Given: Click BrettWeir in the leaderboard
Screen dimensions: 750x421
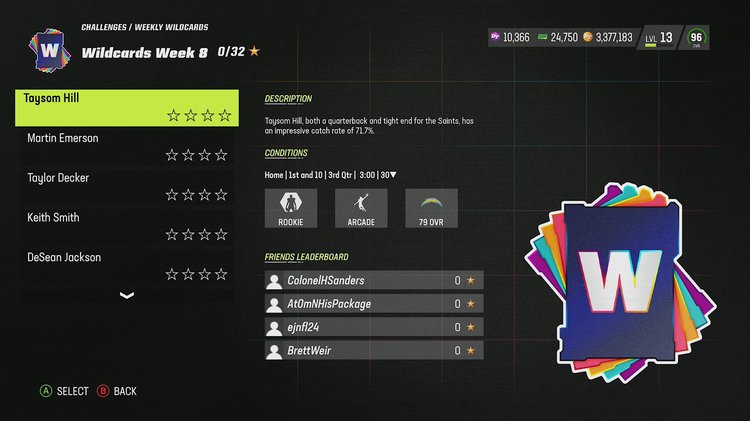Looking at the screenshot, I should pyautogui.click(x=373, y=350).
